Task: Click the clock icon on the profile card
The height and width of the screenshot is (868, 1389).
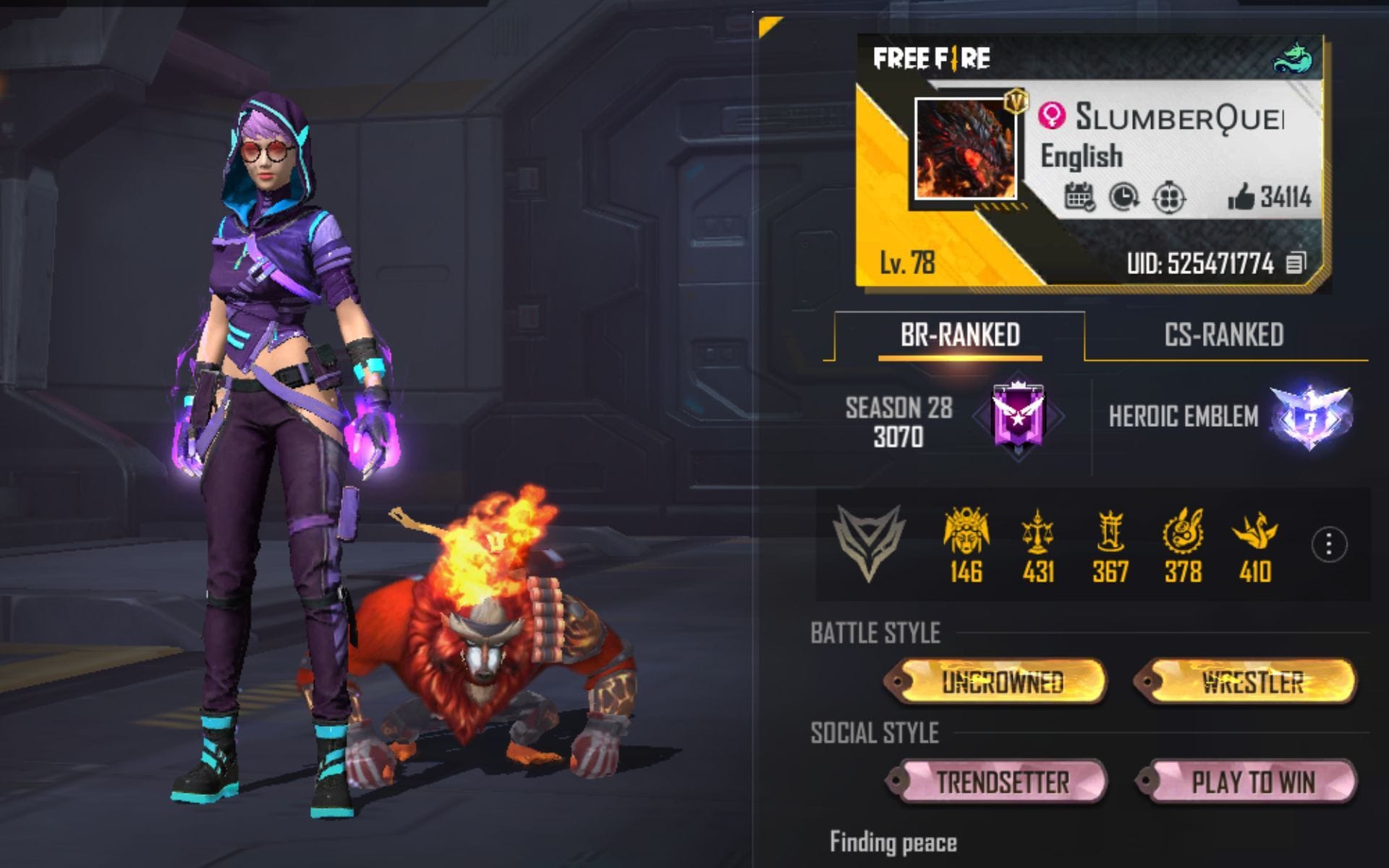Action: pos(1123,197)
